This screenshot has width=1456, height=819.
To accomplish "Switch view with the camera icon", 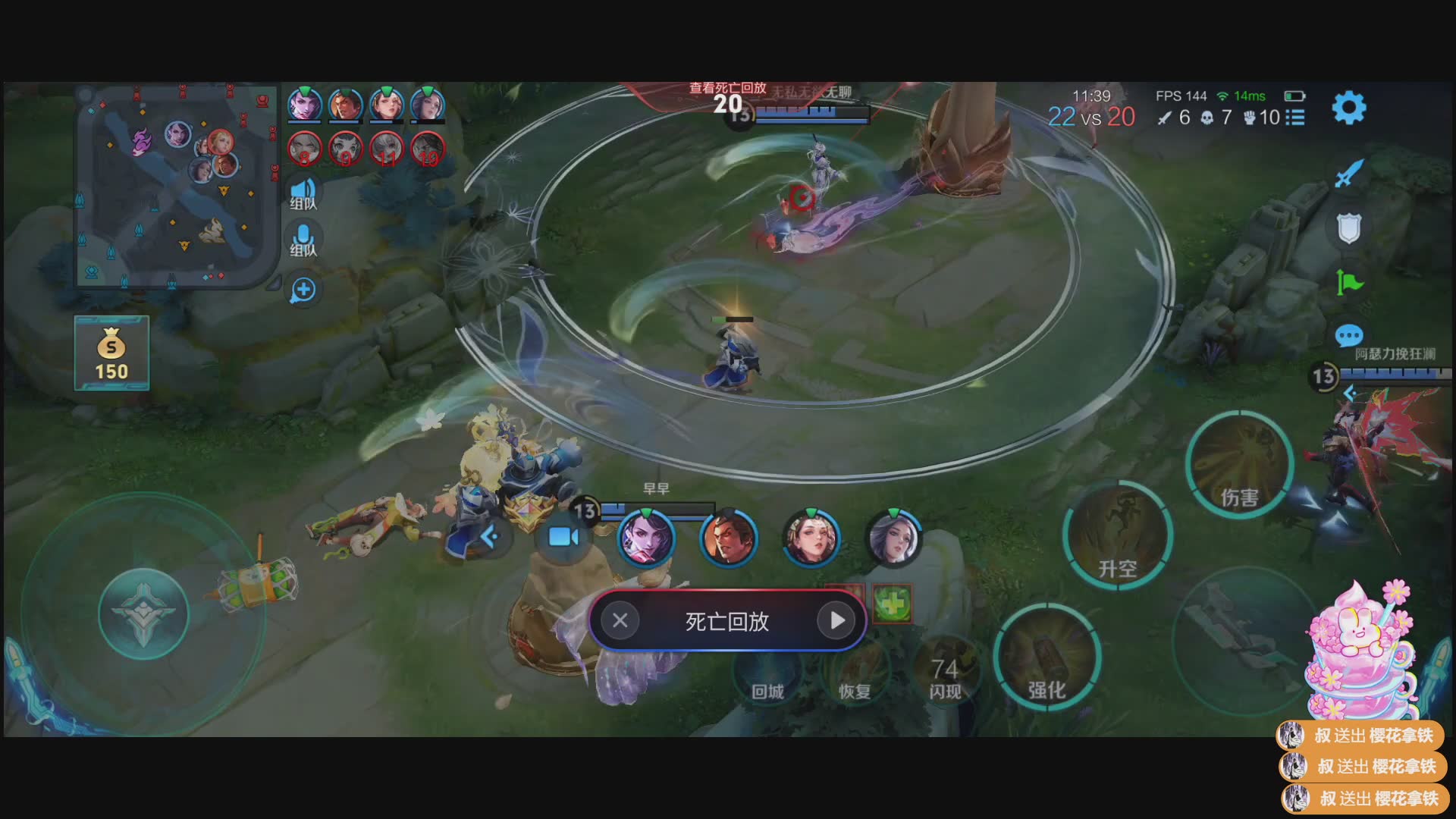I will click(563, 537).
